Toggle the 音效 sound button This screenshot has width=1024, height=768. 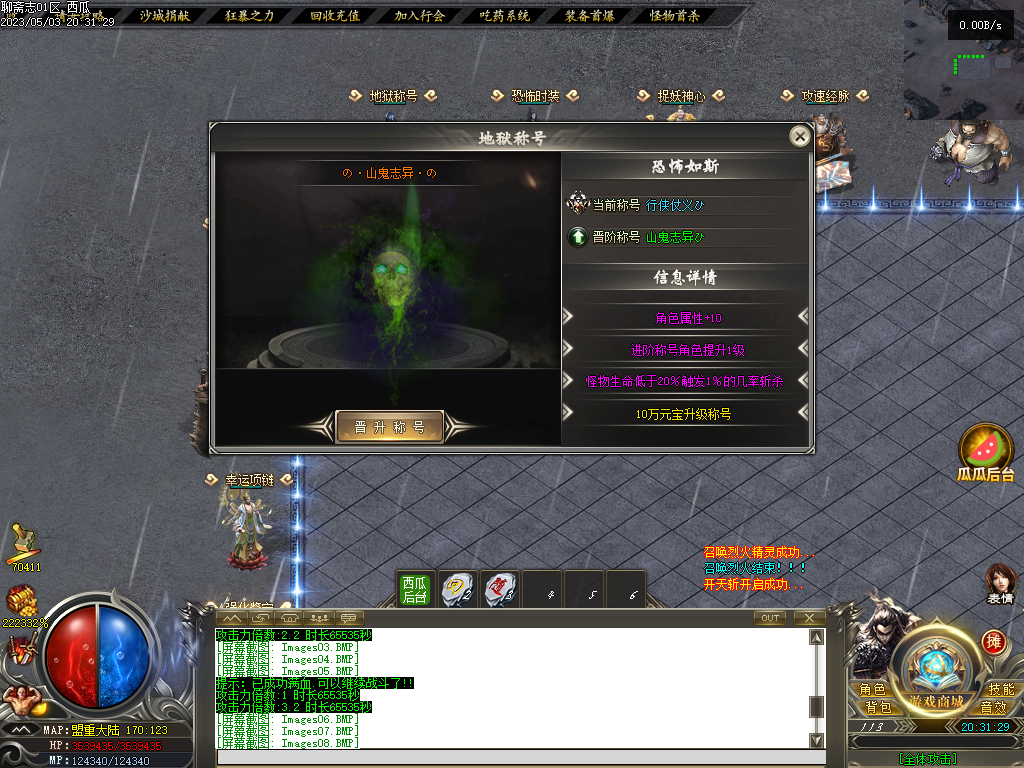pyautogui.click(x=994, y=707)
